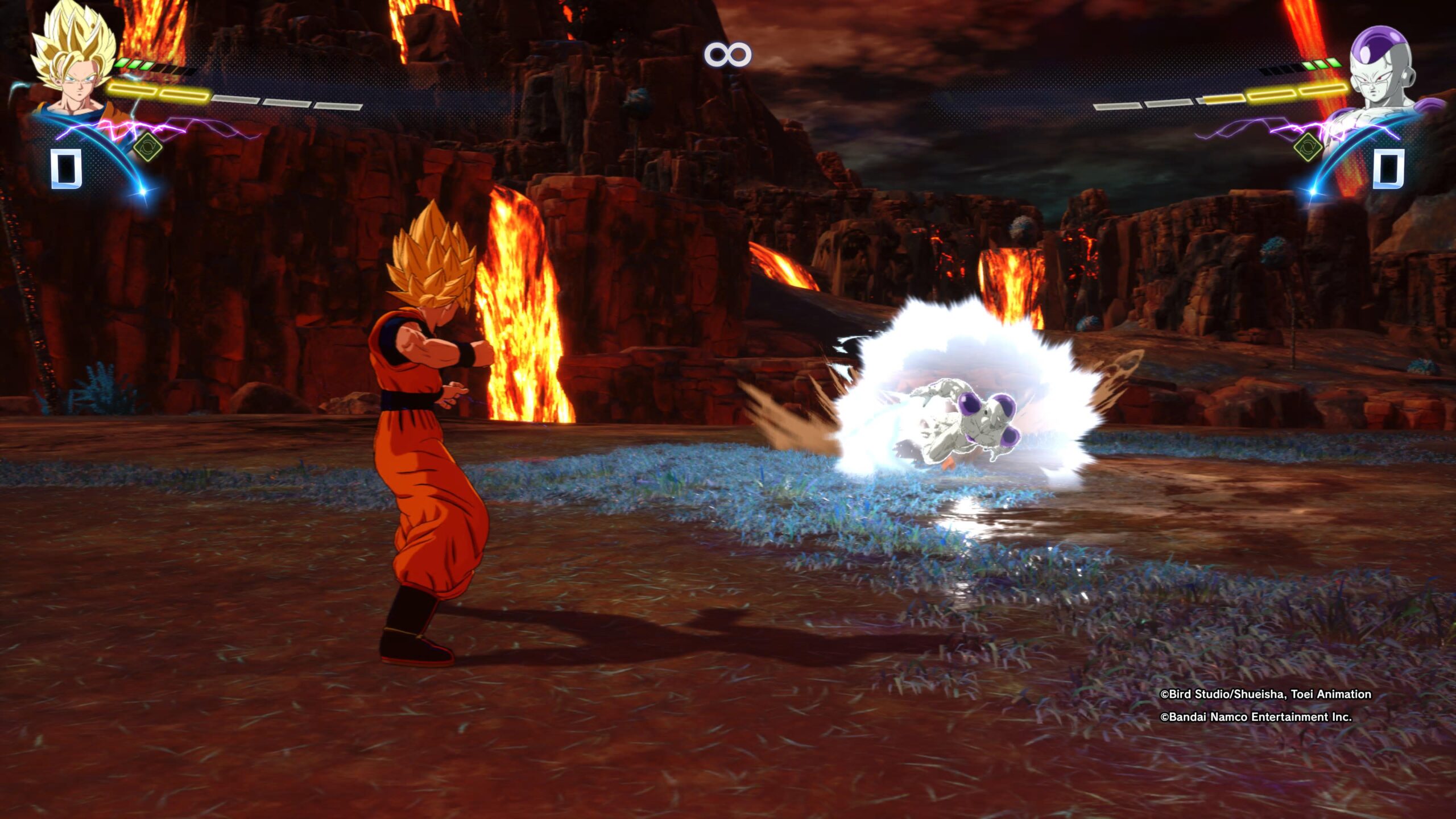The height and width of the screenshot is (819, 1456).
Task: Click the yellow segment of Goku's health bar
Action: click(159, 91)
